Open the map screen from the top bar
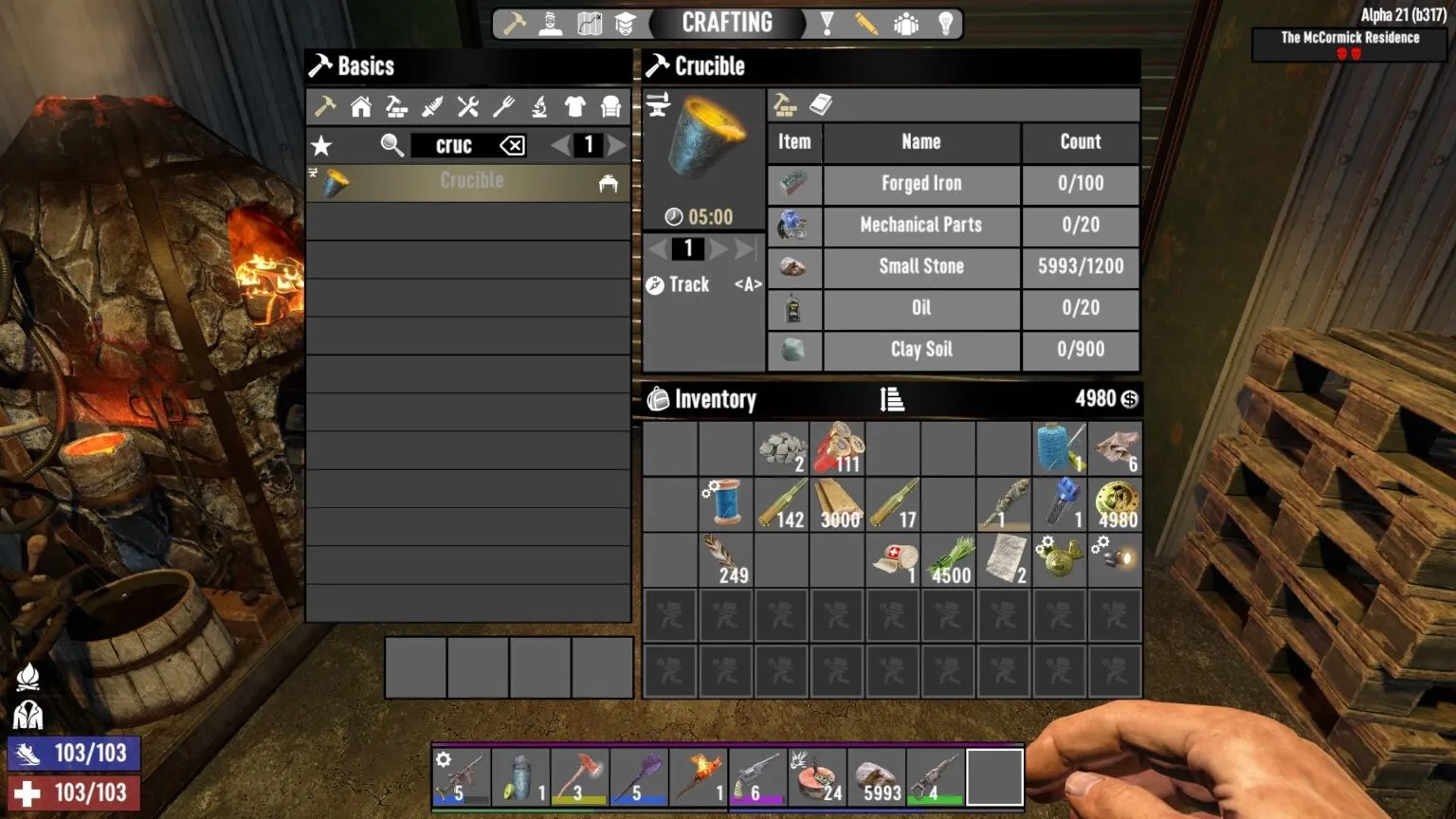 click(590, 23)
